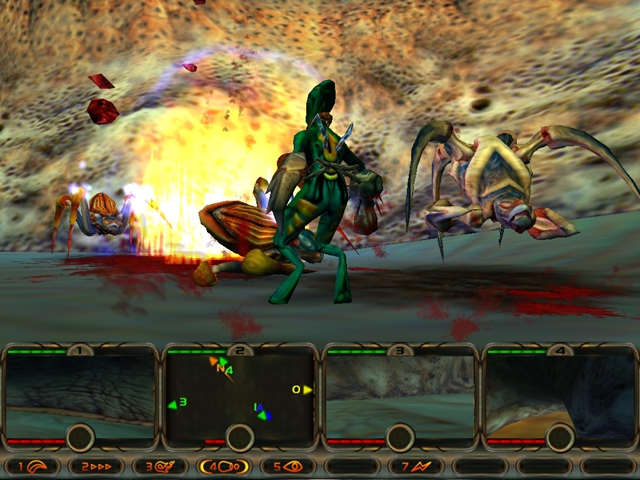Choose squad member 4's view panel

pyautogui.click(x=560, y=390)
